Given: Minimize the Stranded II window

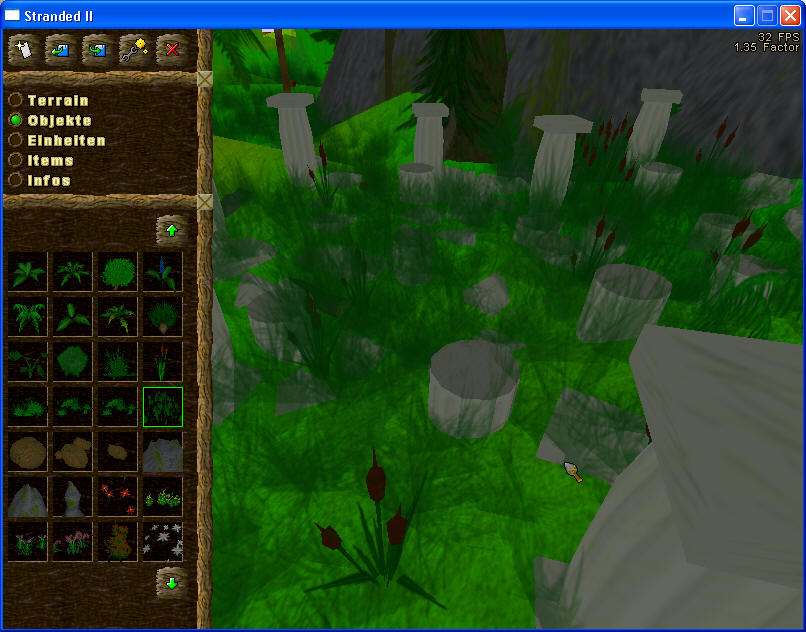Looking at the screenshot, I should coord(744,15).
